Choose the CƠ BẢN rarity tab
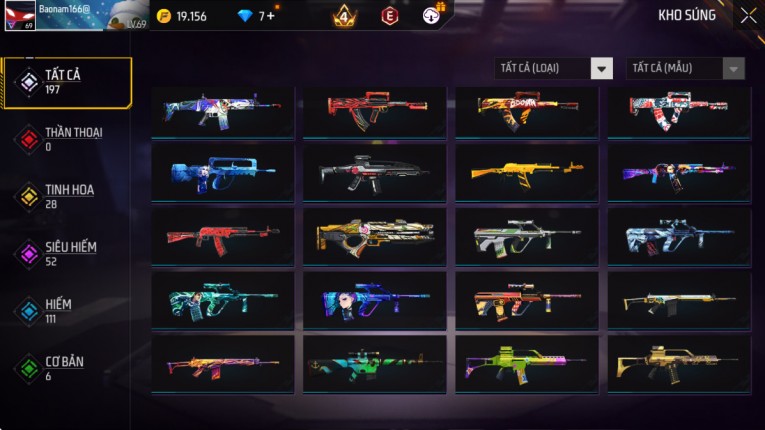Screen dimensions: 765x430 67,367
